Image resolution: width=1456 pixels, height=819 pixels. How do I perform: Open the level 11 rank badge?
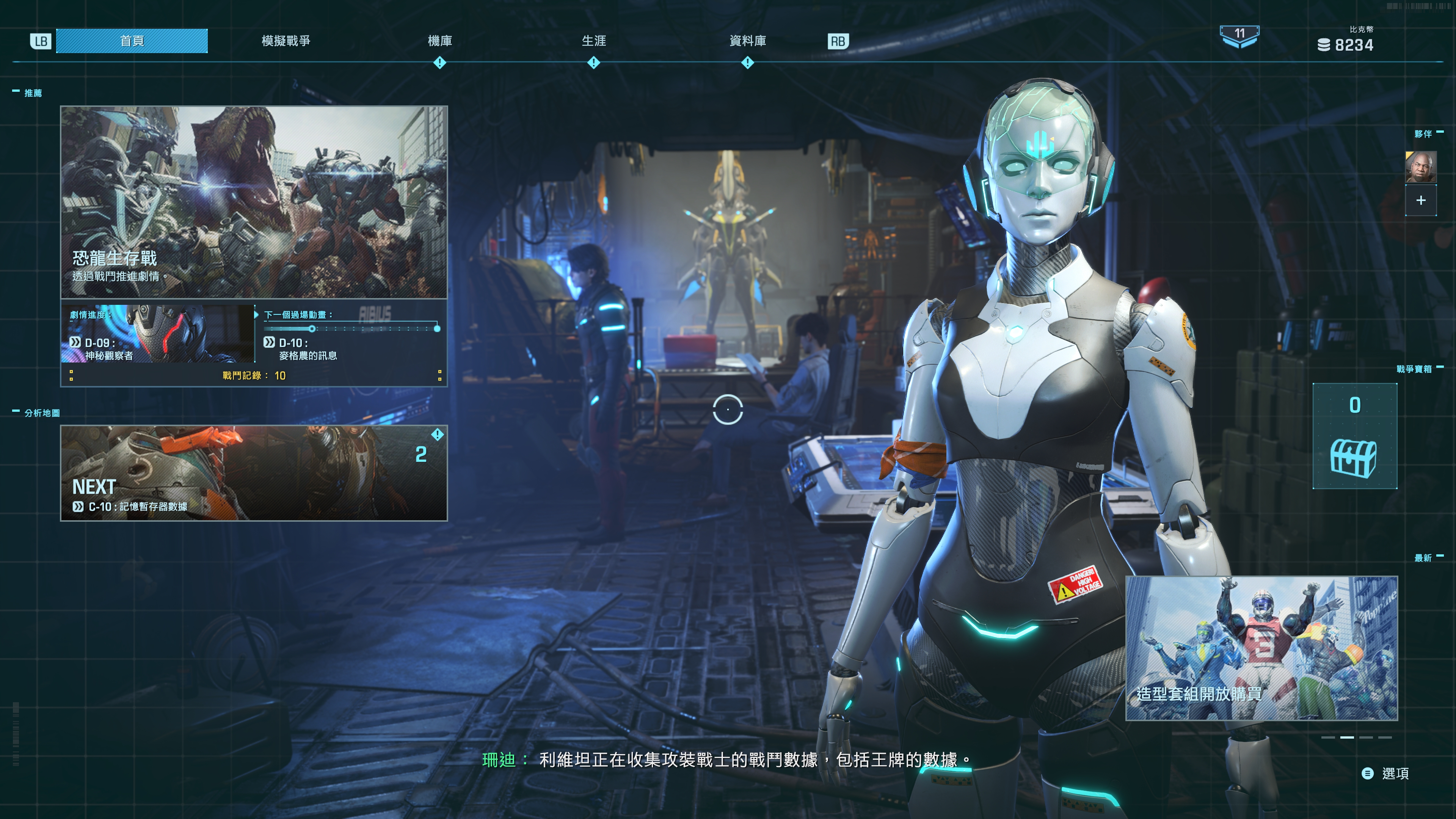pos(1239,36)
